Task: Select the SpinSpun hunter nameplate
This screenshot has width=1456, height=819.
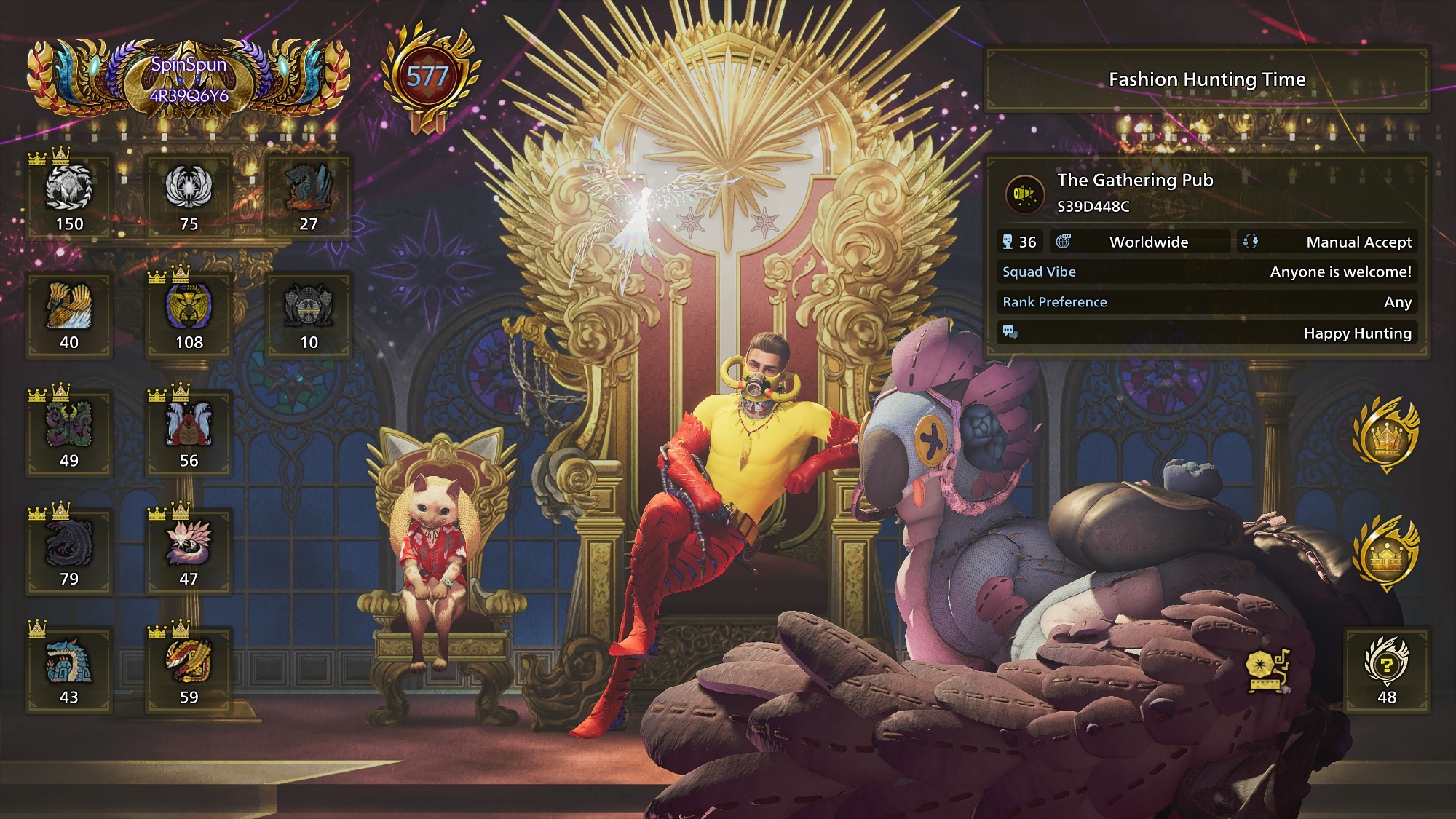Action: [x=189, y=79]
